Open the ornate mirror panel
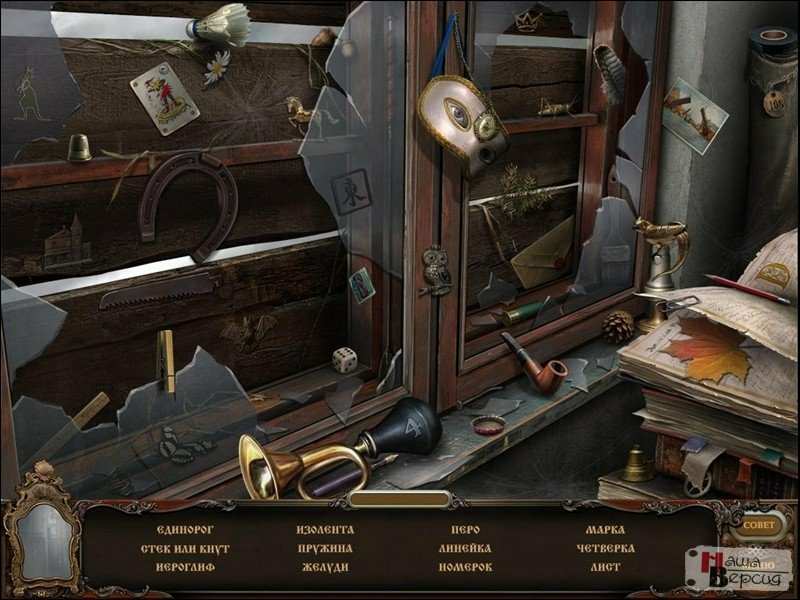 tap(42, 541)
